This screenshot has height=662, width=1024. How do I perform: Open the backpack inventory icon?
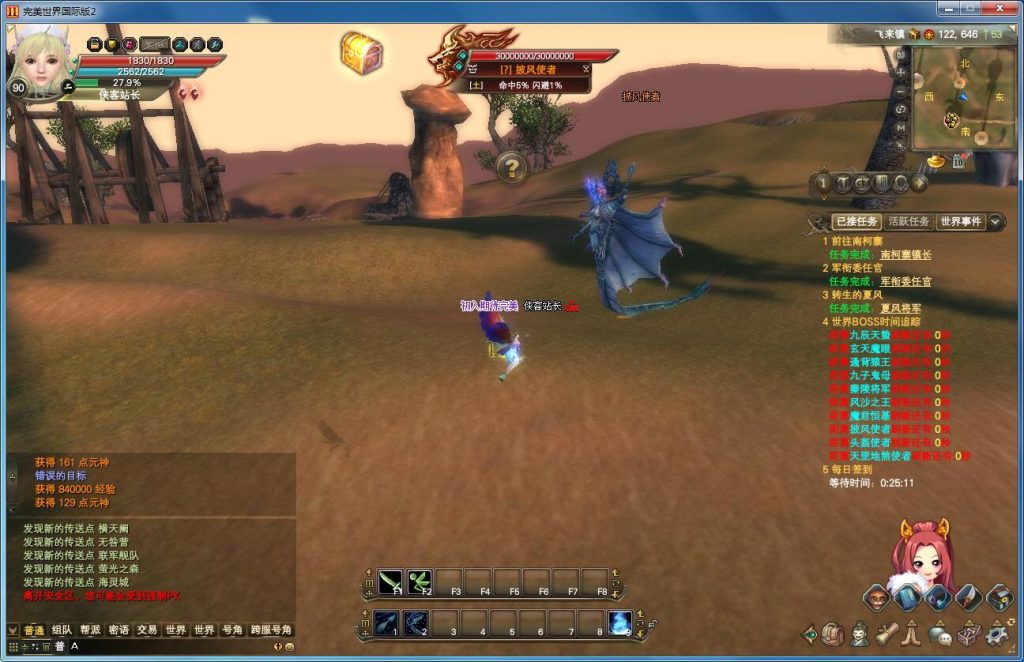point(832,634)
